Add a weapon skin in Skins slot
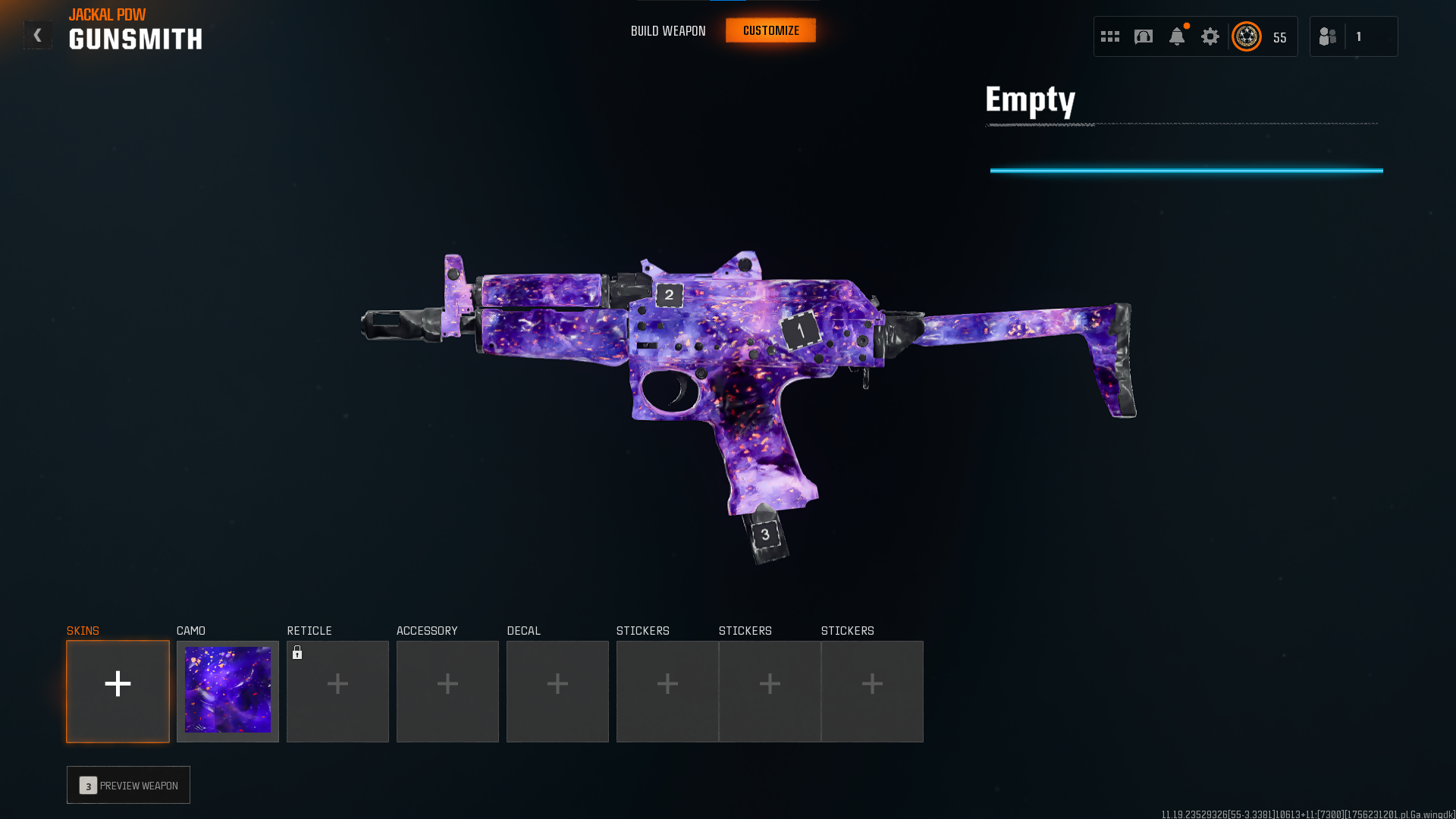This screenshot has height=819, width=1456. [x=118, y=691]
